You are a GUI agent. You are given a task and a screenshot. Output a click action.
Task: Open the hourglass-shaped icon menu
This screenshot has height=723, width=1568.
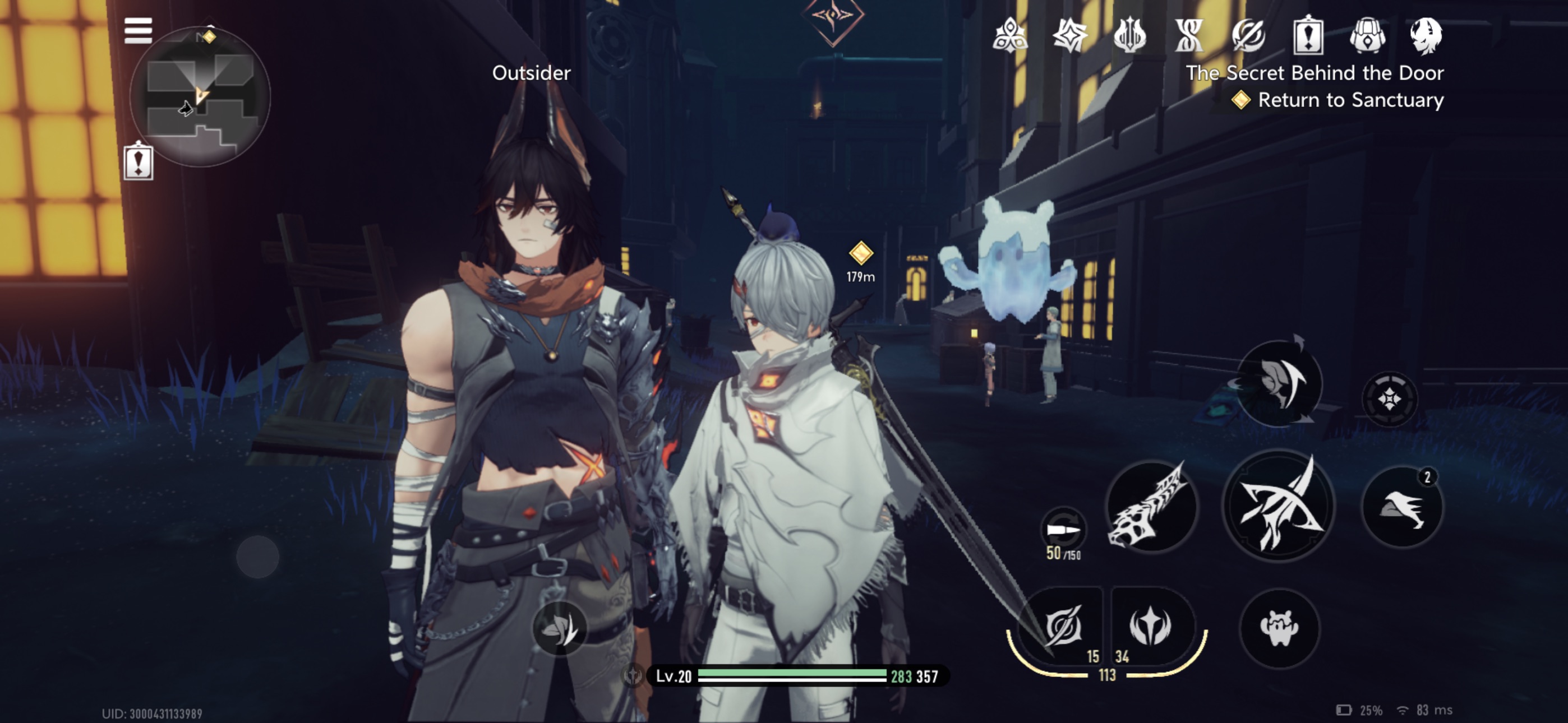click(1189, 35)
